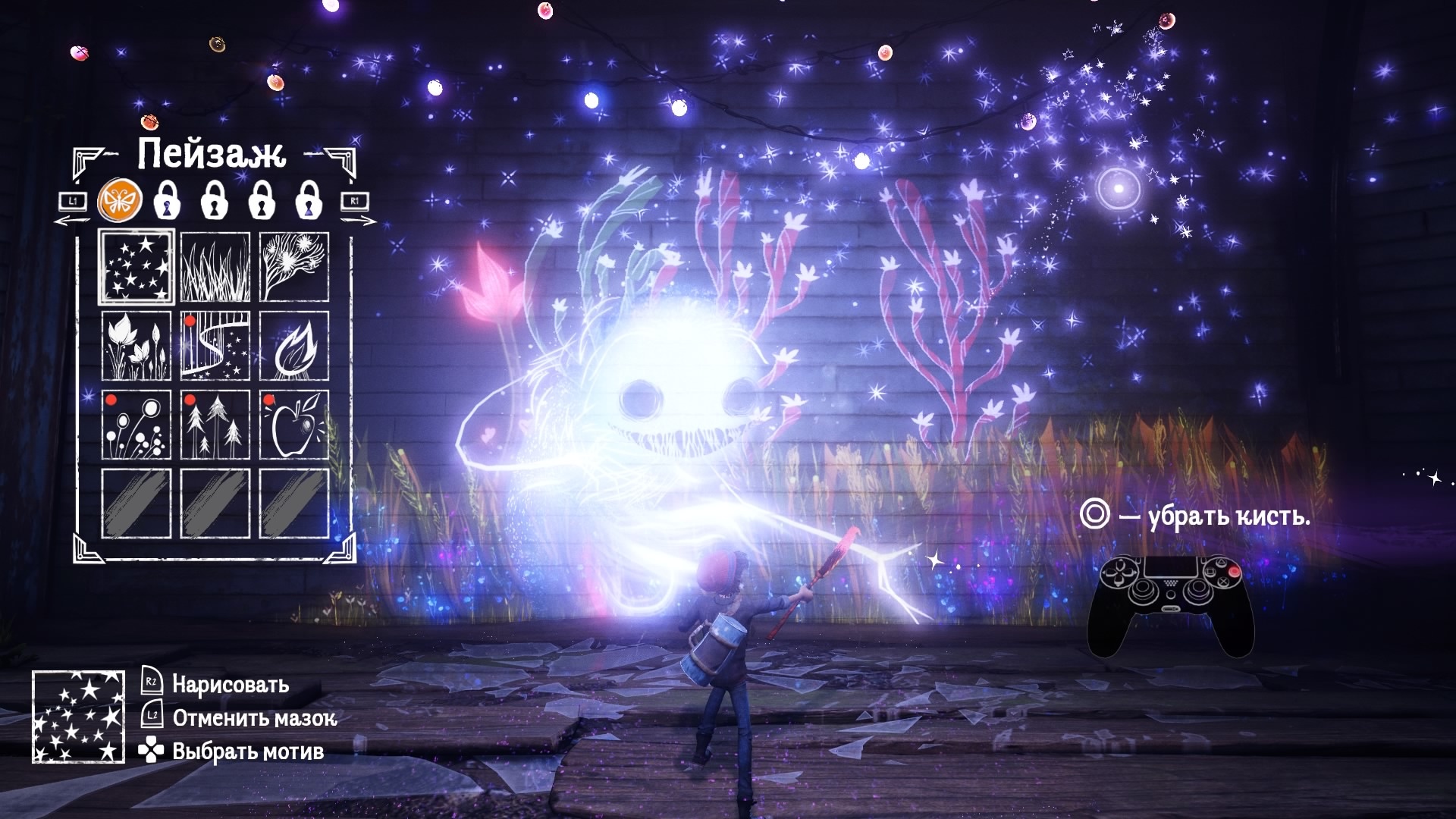Select the tulip flowers motif
Image resolution: width=1456 pixels, height=819 pixels.
[137, 346]
